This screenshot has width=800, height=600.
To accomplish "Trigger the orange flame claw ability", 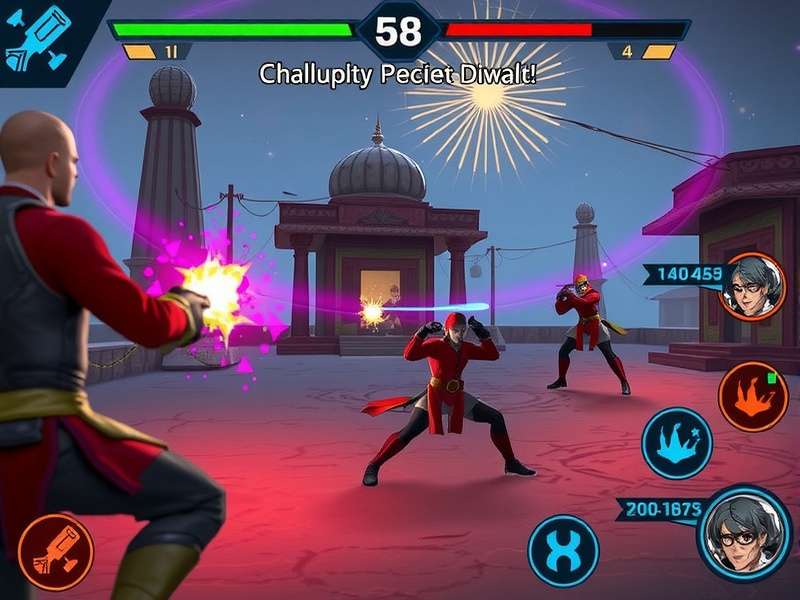I will pos(746,396).
